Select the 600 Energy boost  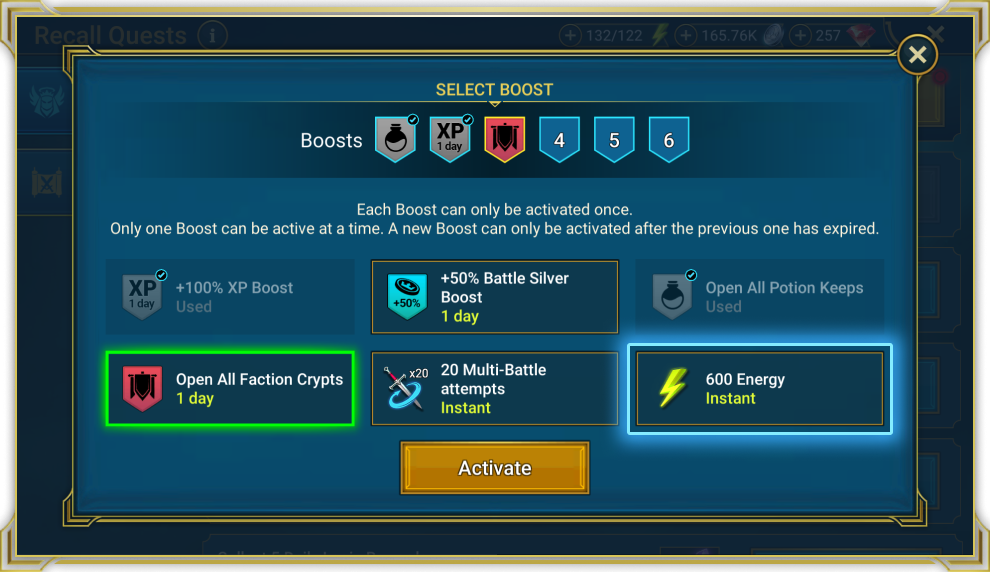[x=759, y=389]
